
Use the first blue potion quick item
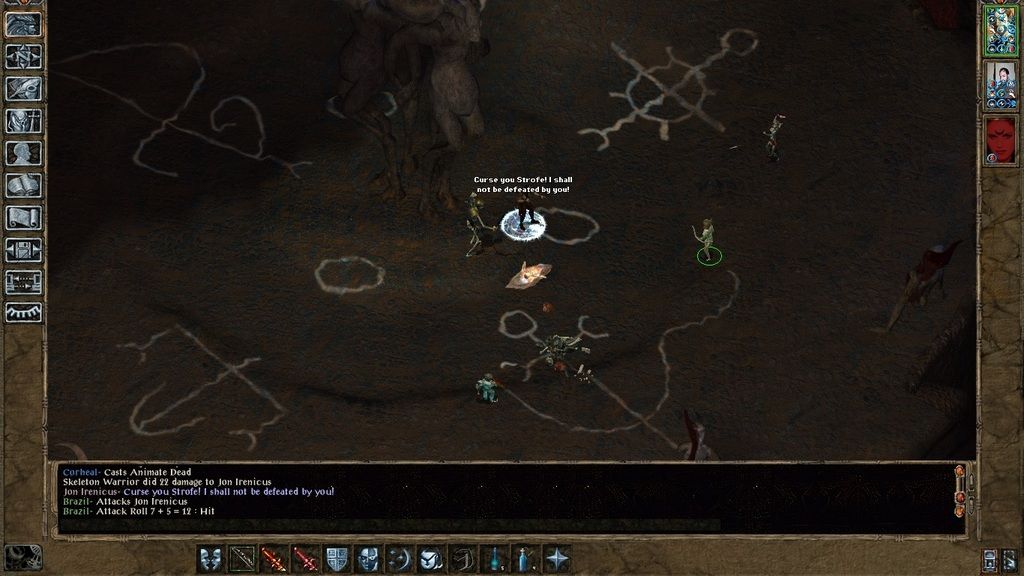[495, 558]
